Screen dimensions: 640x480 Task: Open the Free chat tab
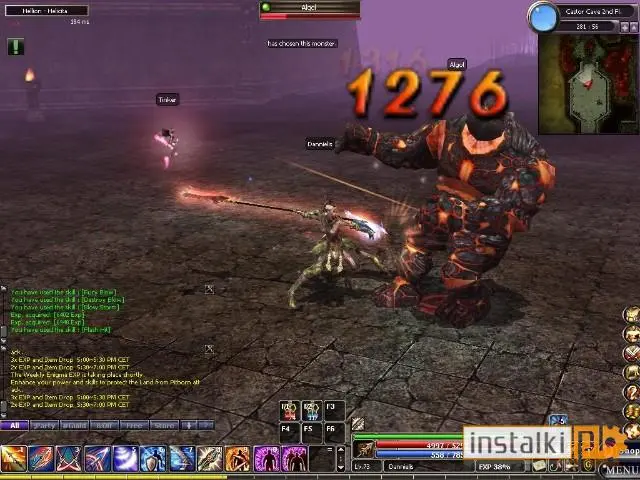pos(132,425)
